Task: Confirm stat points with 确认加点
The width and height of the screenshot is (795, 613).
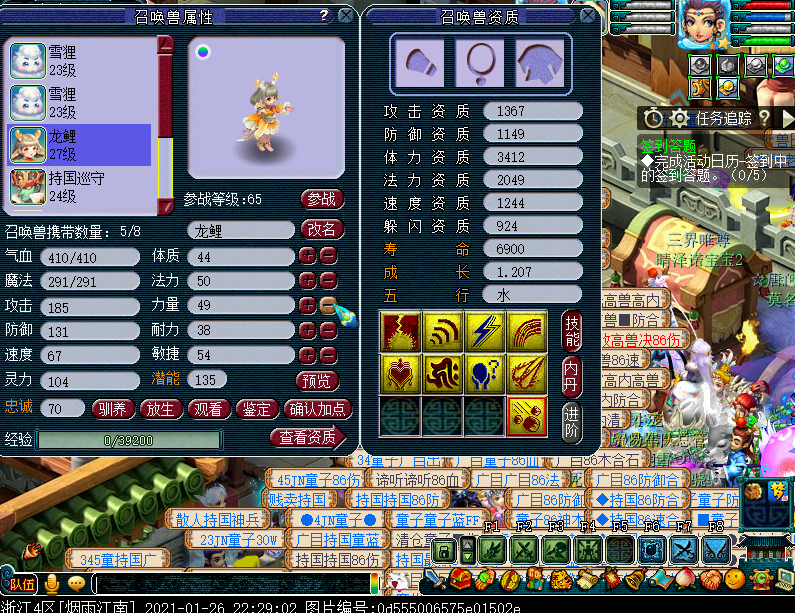Action: coord(318,408)
